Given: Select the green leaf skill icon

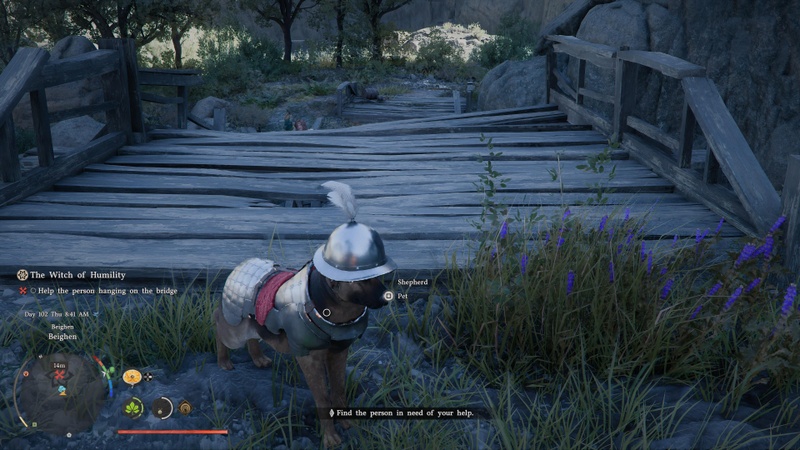Looking at the screenshot, I should coord(133,407).
